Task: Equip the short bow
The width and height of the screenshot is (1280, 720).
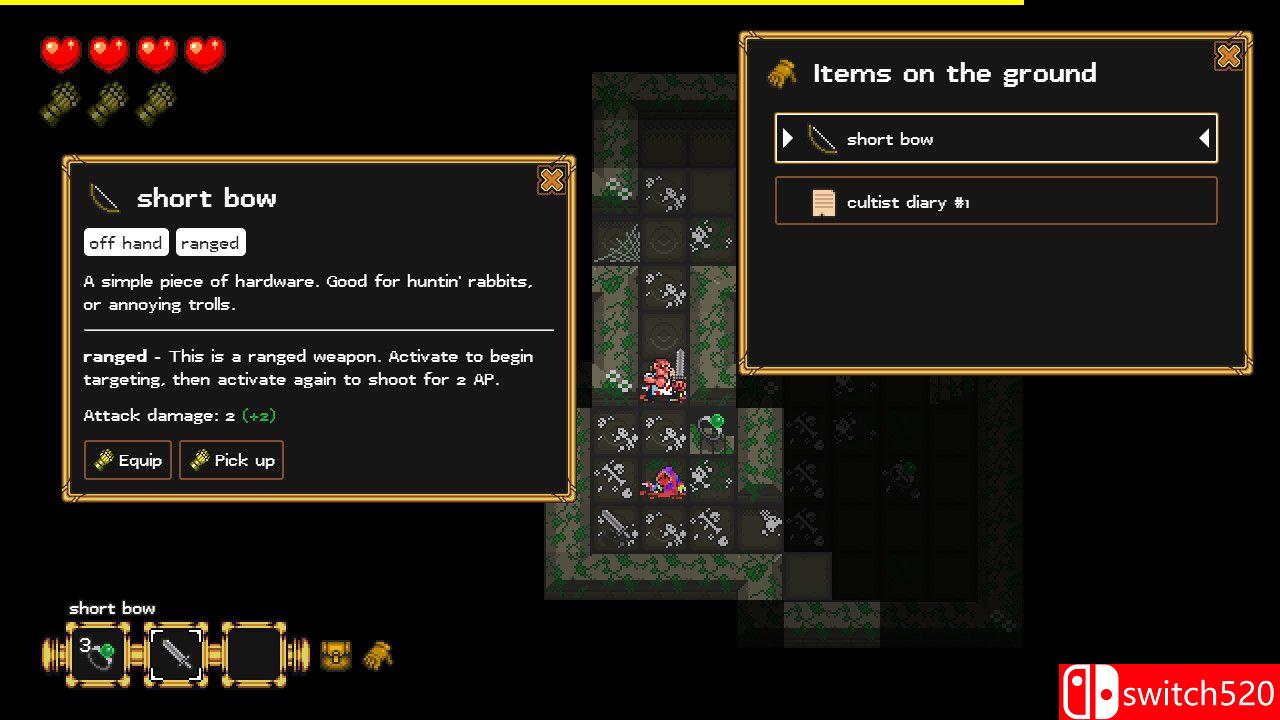Action: pos(128,460)
